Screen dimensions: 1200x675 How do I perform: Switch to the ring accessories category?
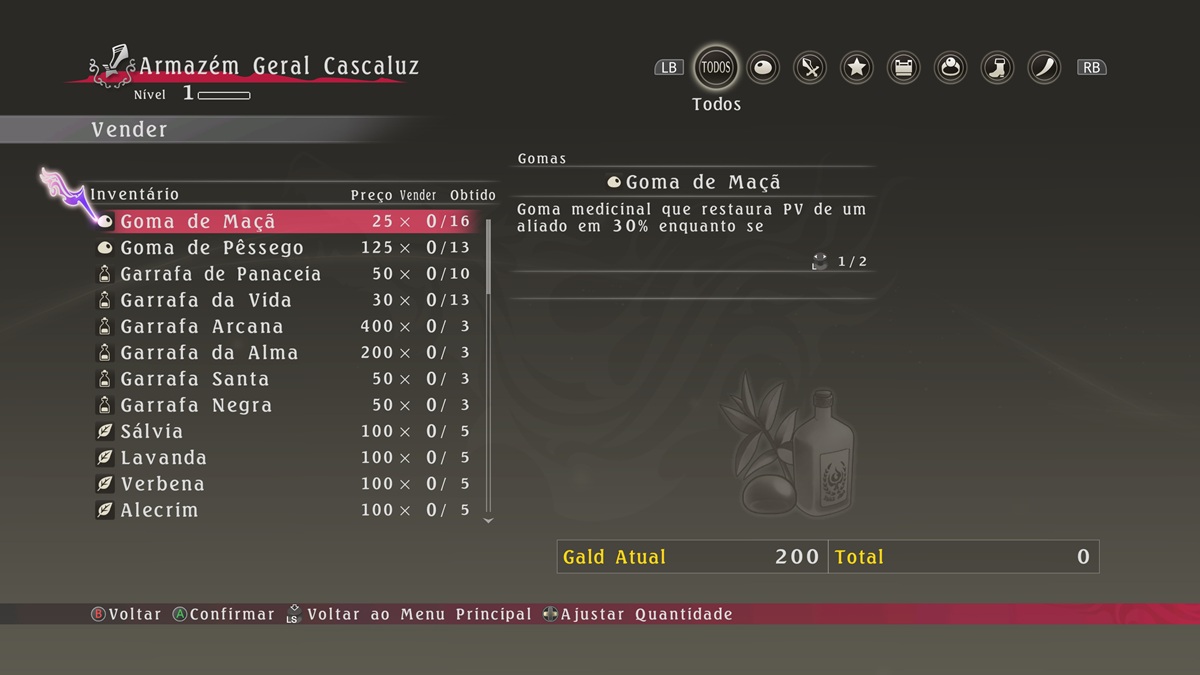(950, 68)
